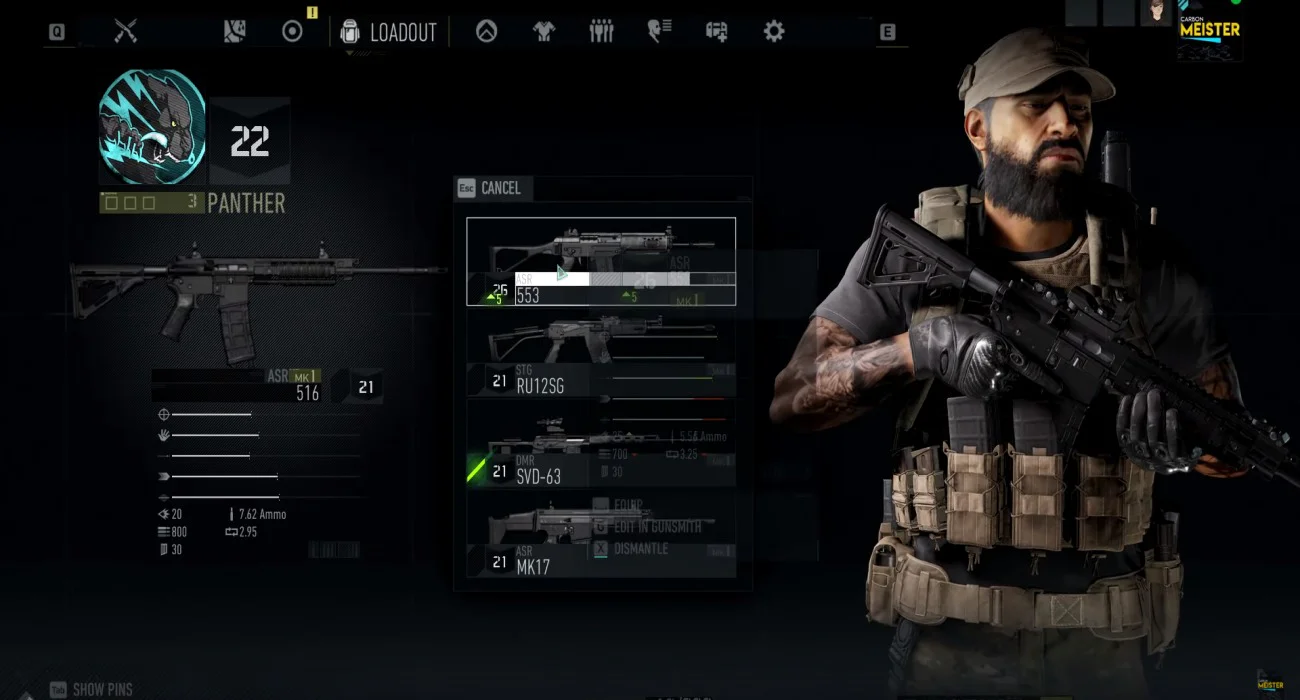Open the gear settings tab

click(x=774, y=32)
